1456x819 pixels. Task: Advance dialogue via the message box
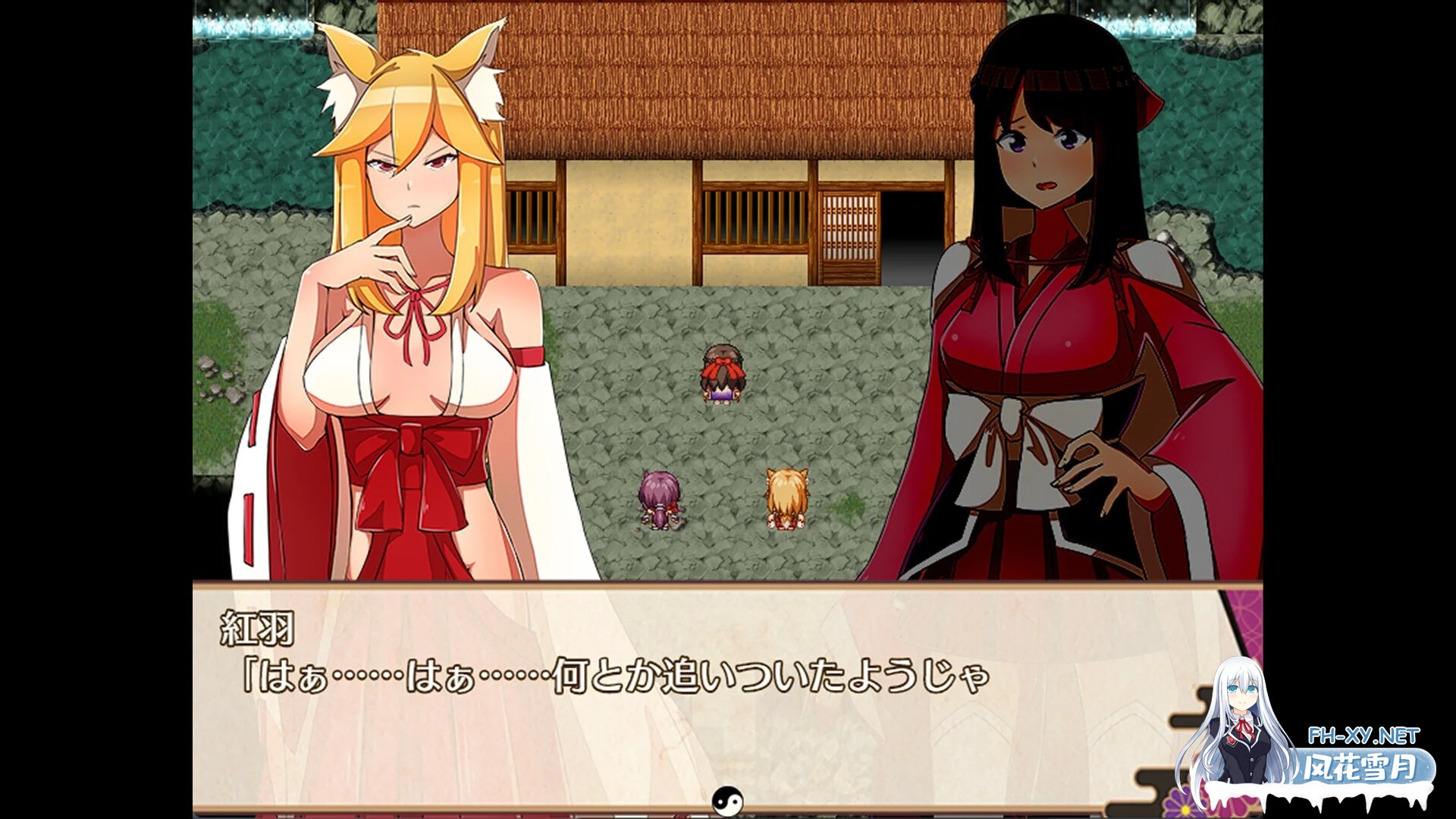[728, 698]
